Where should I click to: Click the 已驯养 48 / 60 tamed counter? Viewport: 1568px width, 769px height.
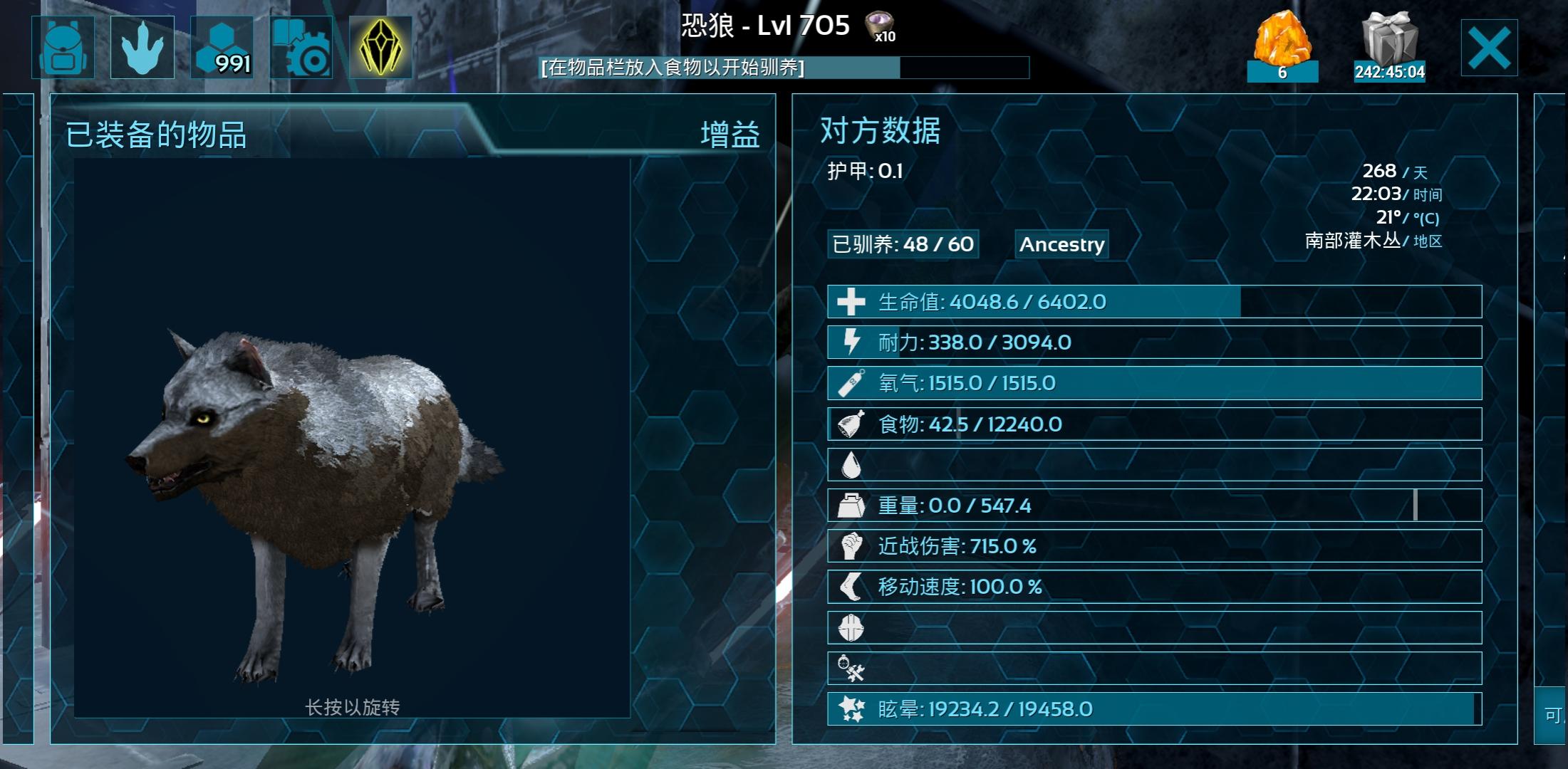click(903, 244)
